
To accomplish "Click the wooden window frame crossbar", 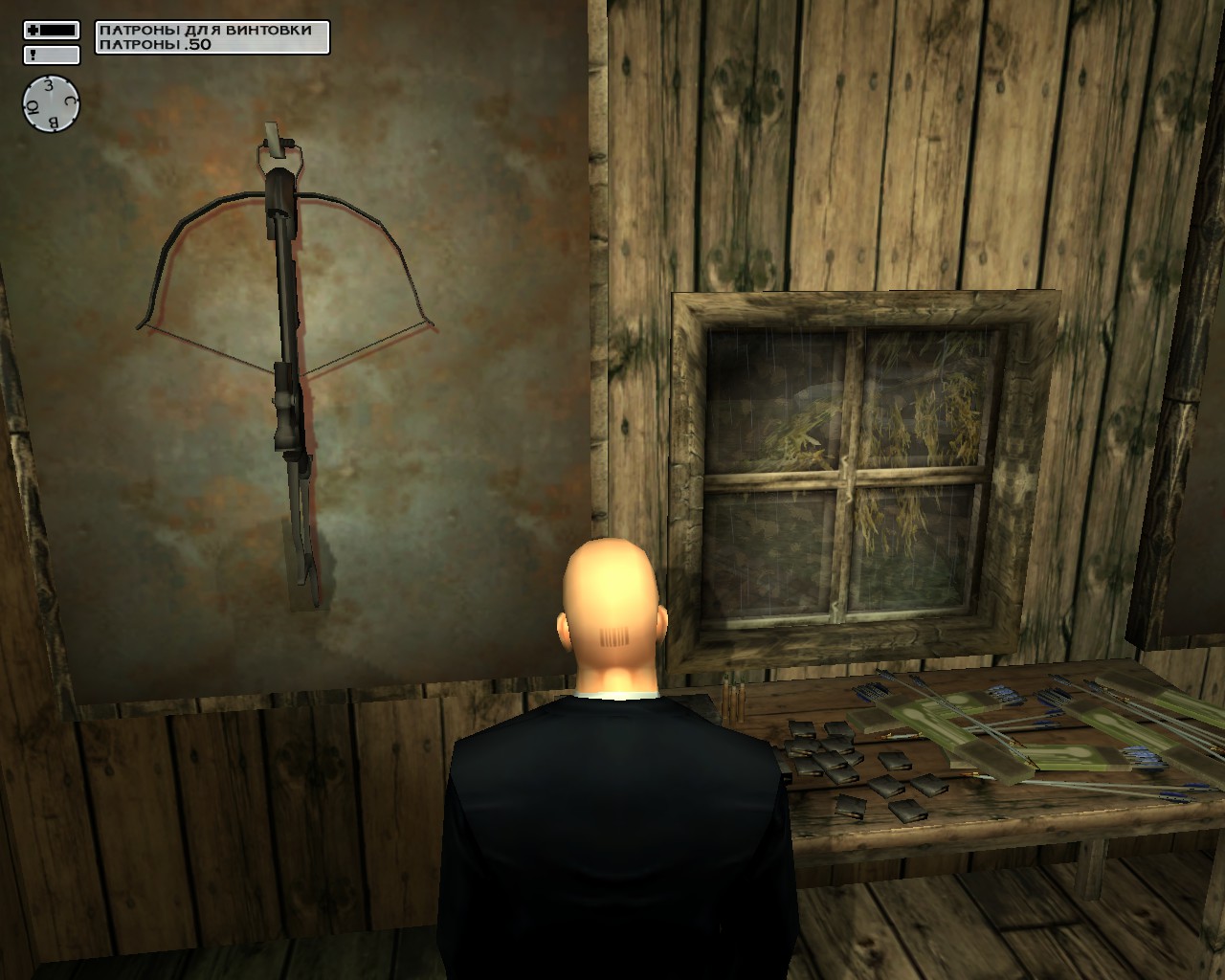I will [847, 479].
